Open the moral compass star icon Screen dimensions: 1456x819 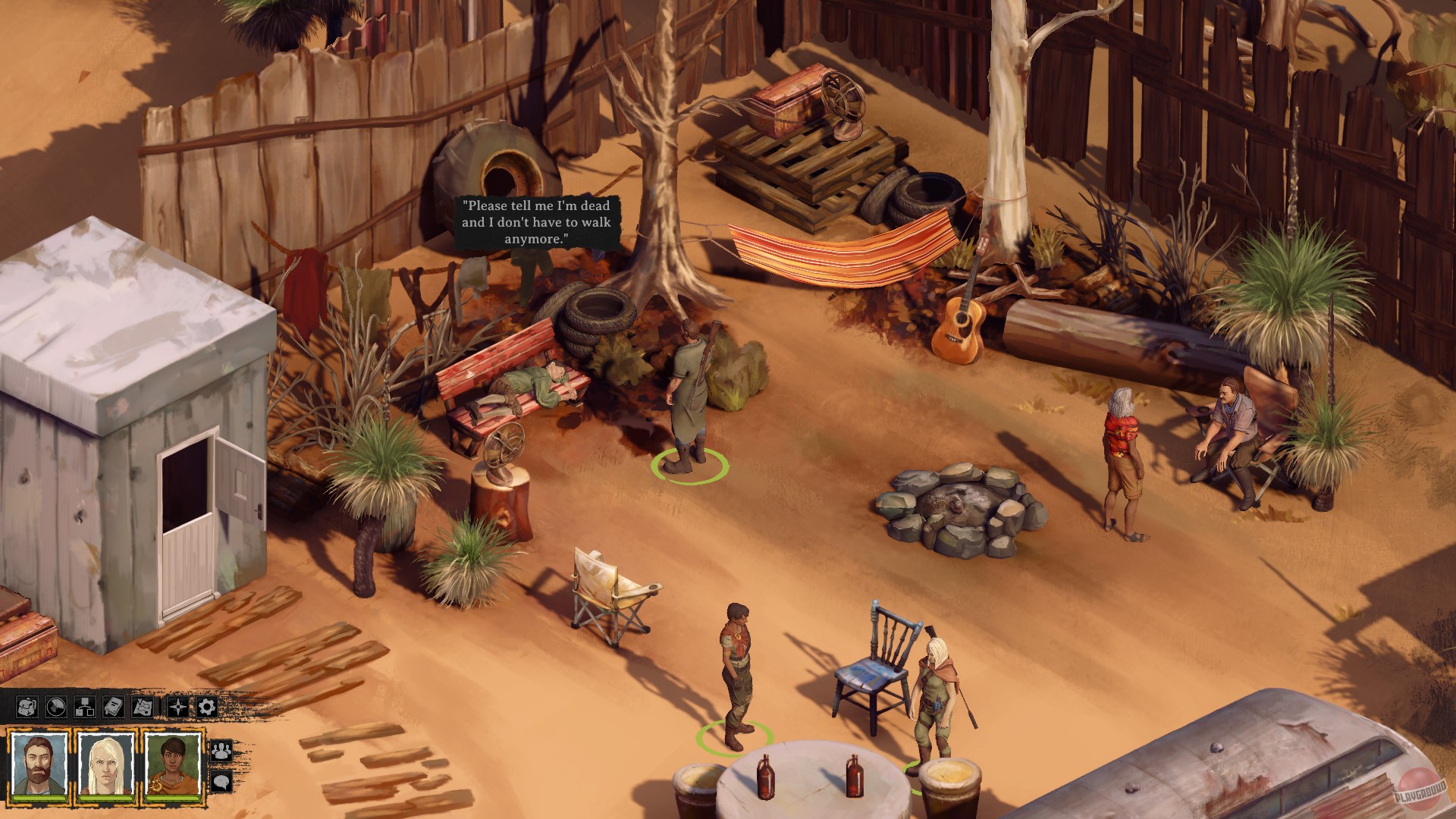click(x=178, y=706)
